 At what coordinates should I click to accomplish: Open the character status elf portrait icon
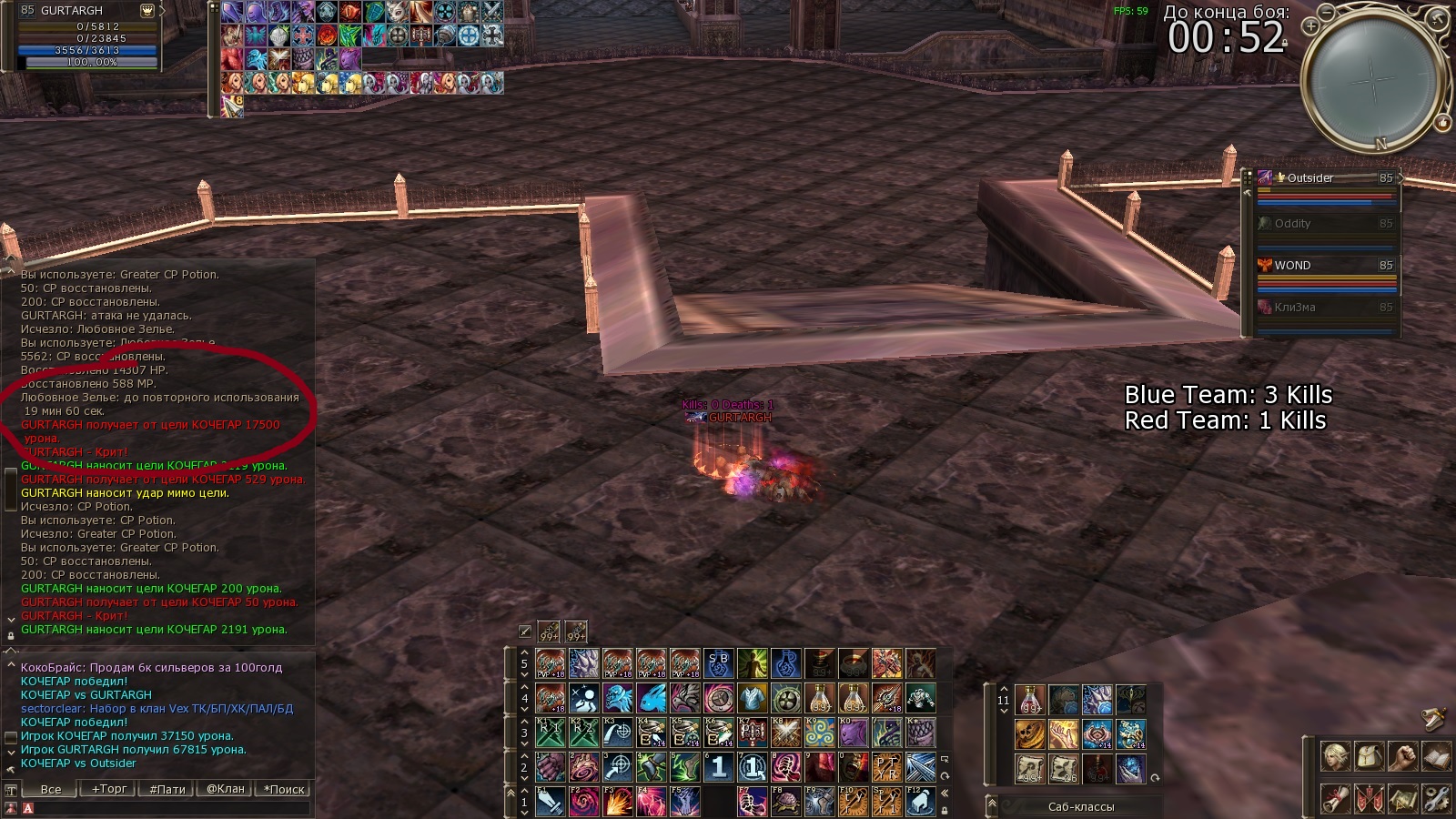pyautogui.click(x=1335, y=756)
